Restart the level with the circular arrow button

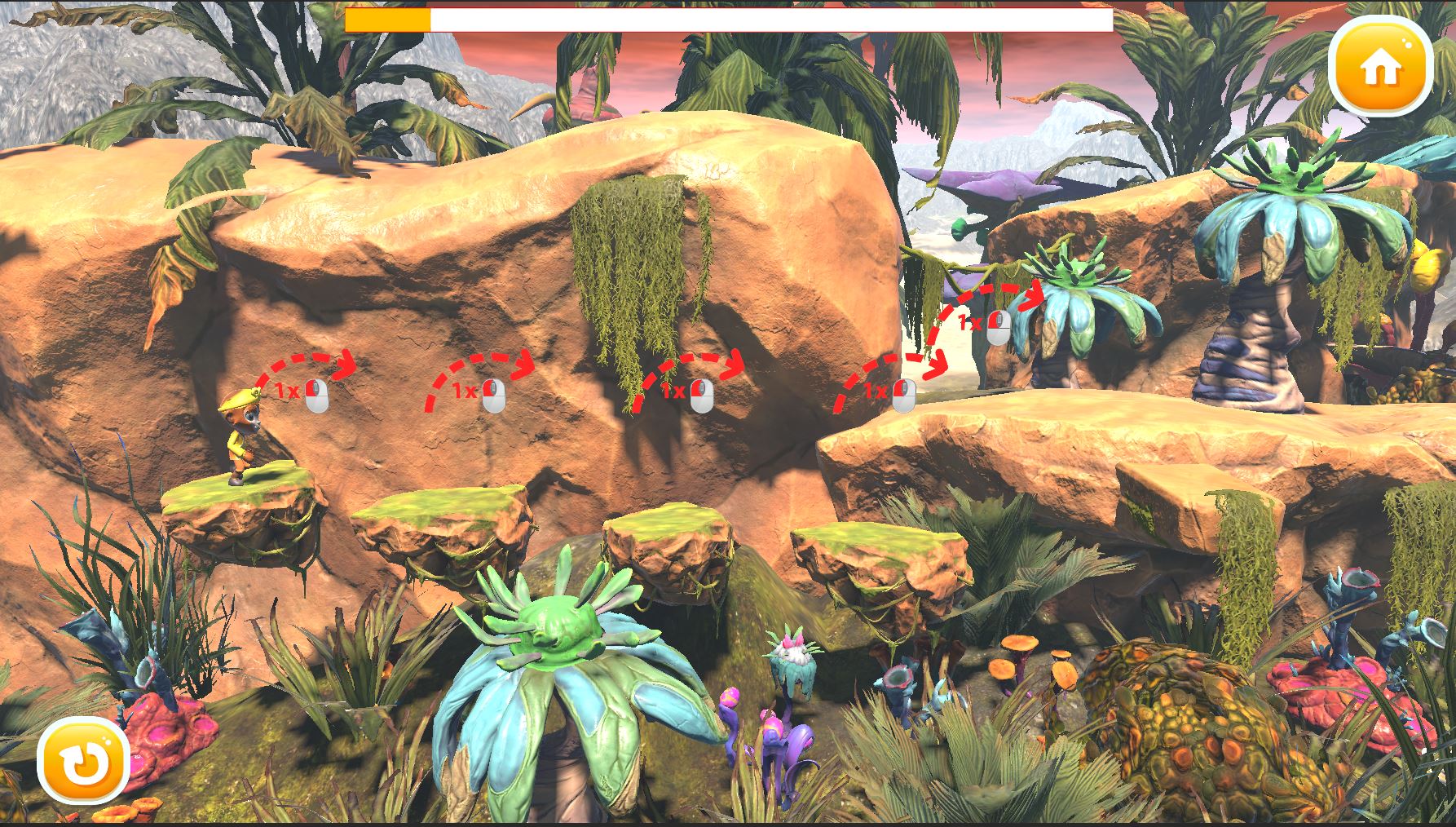click(84, 761)
